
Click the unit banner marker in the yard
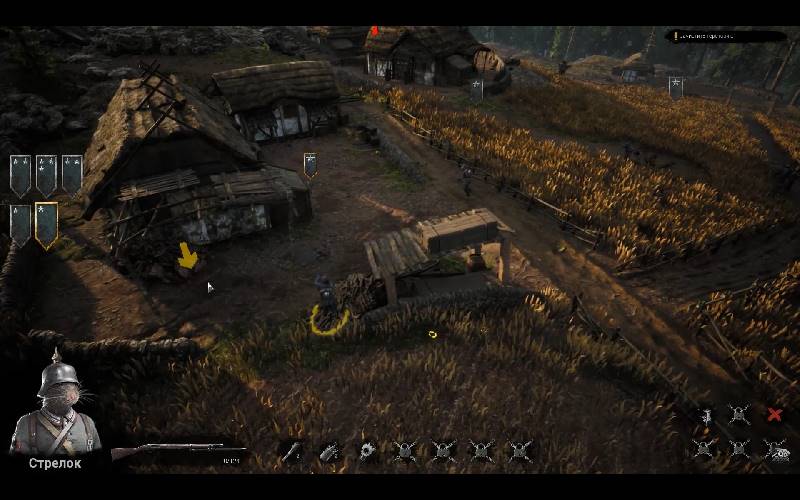(310, 164)
